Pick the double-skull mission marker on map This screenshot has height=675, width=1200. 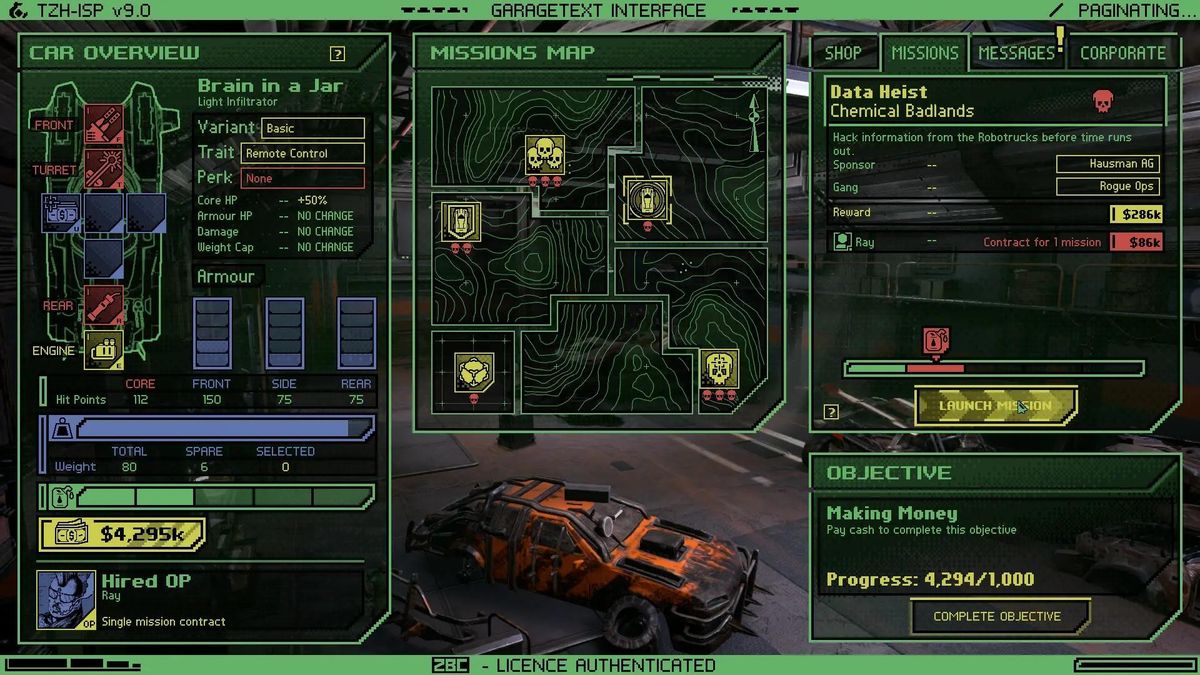click(545, 155)
